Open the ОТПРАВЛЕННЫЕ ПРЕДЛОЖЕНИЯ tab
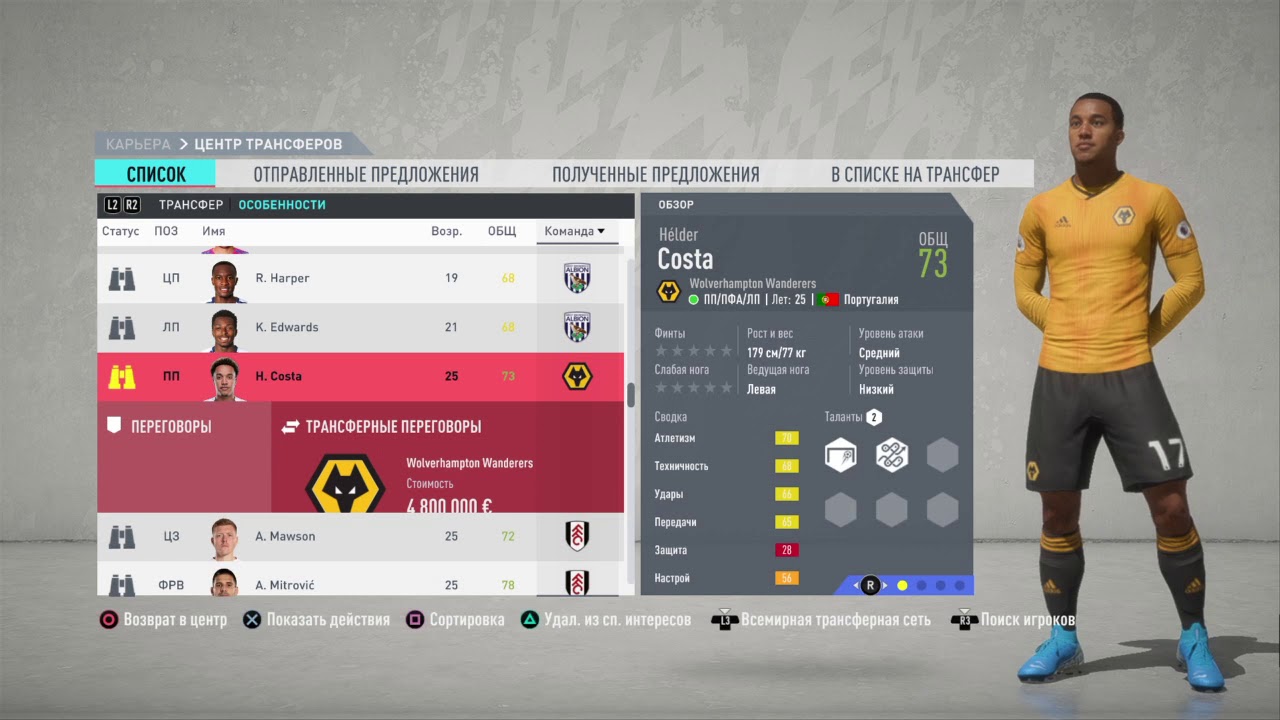The image size is (1280, 720). (366, 174)
